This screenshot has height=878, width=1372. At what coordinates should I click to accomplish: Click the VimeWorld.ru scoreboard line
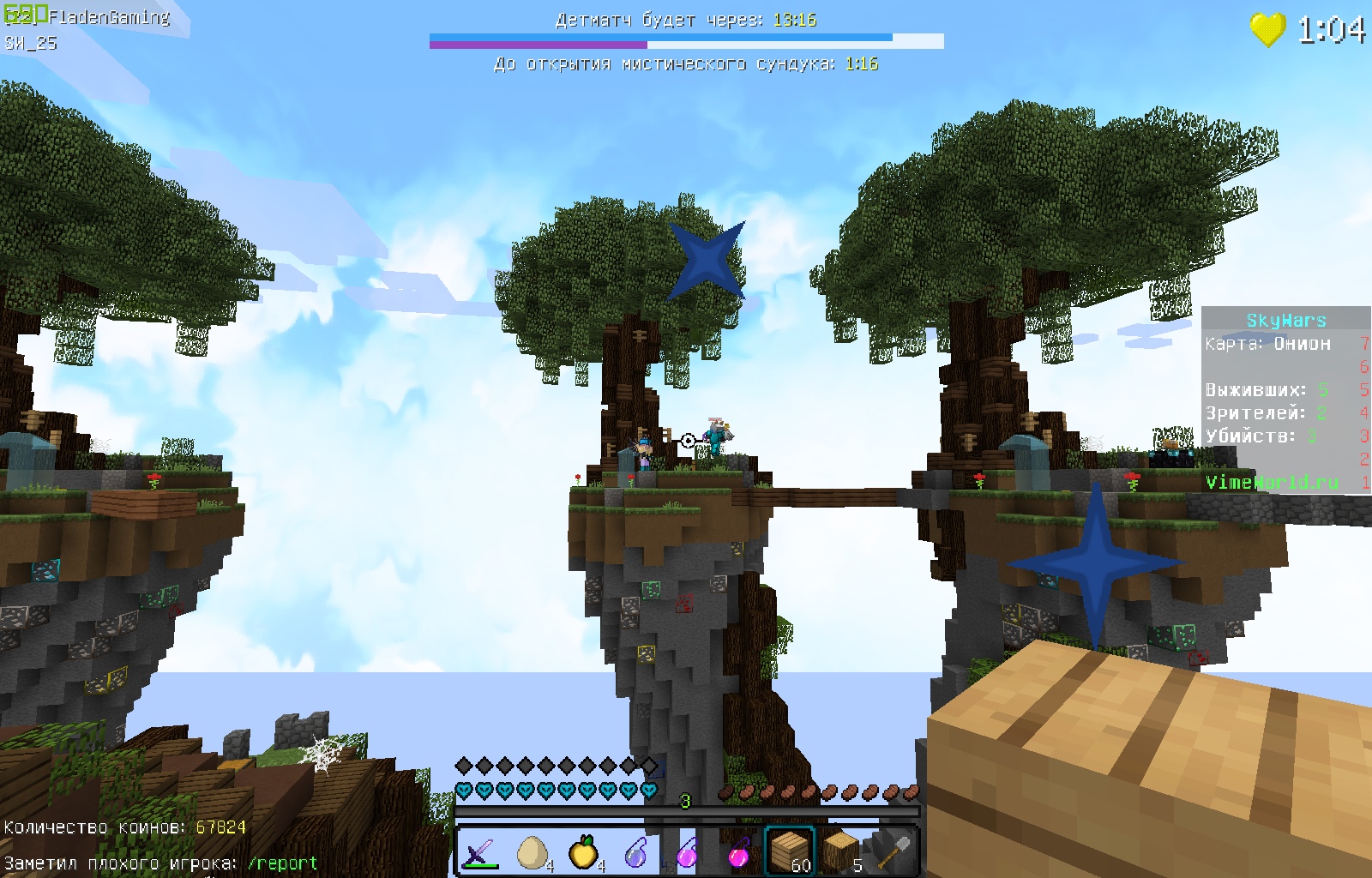click(x=1272, y=482)
